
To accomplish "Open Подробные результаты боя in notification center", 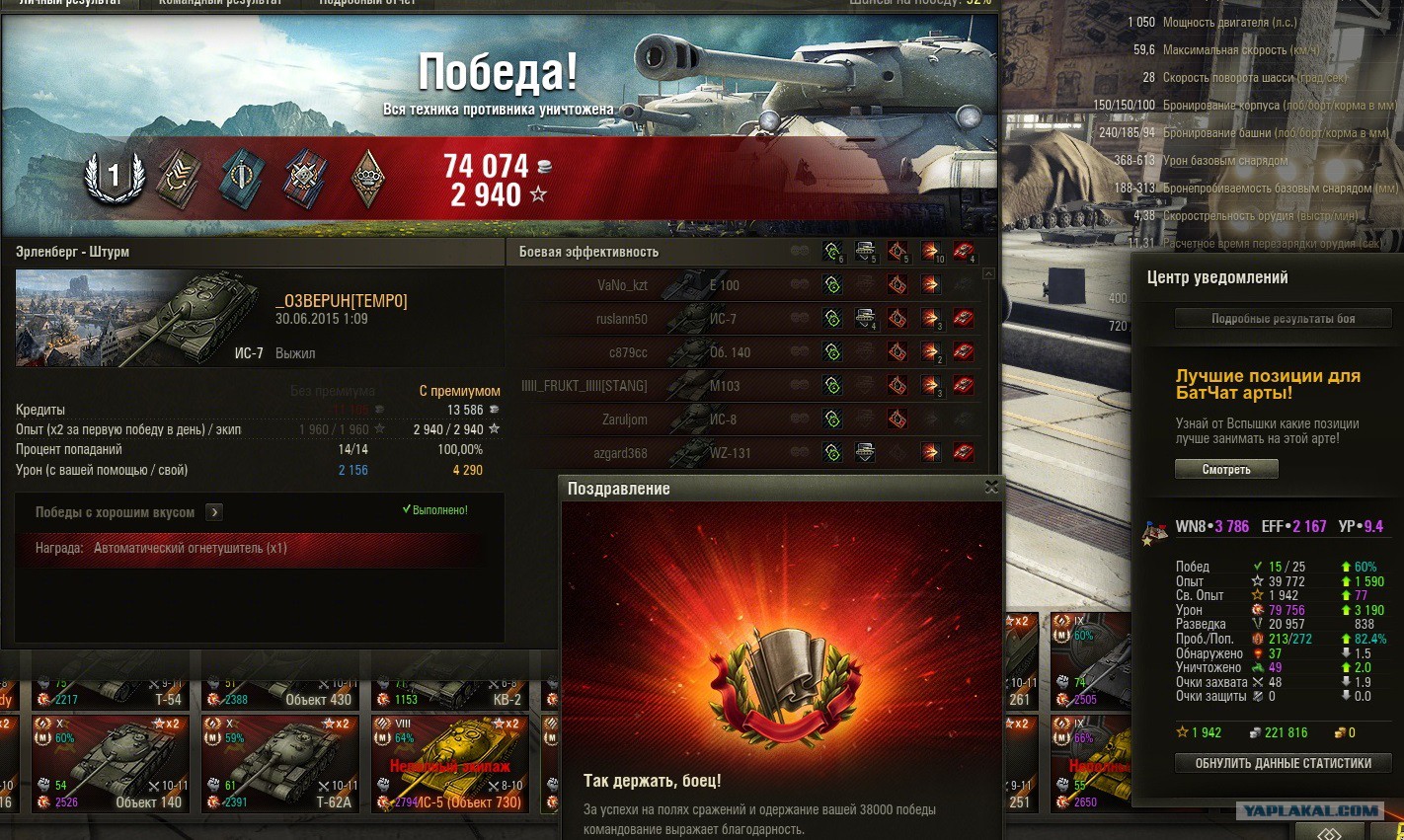I will pos(1283,318).
